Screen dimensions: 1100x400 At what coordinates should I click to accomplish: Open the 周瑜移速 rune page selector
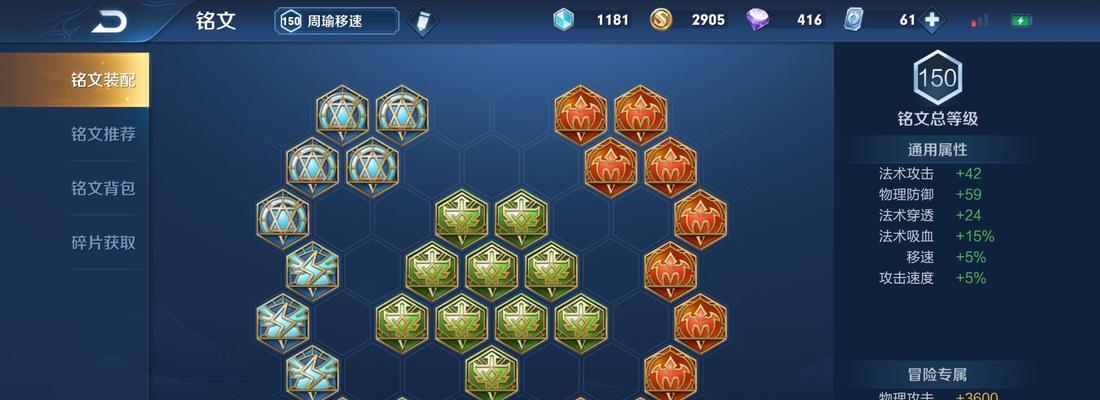pos(336,21)
